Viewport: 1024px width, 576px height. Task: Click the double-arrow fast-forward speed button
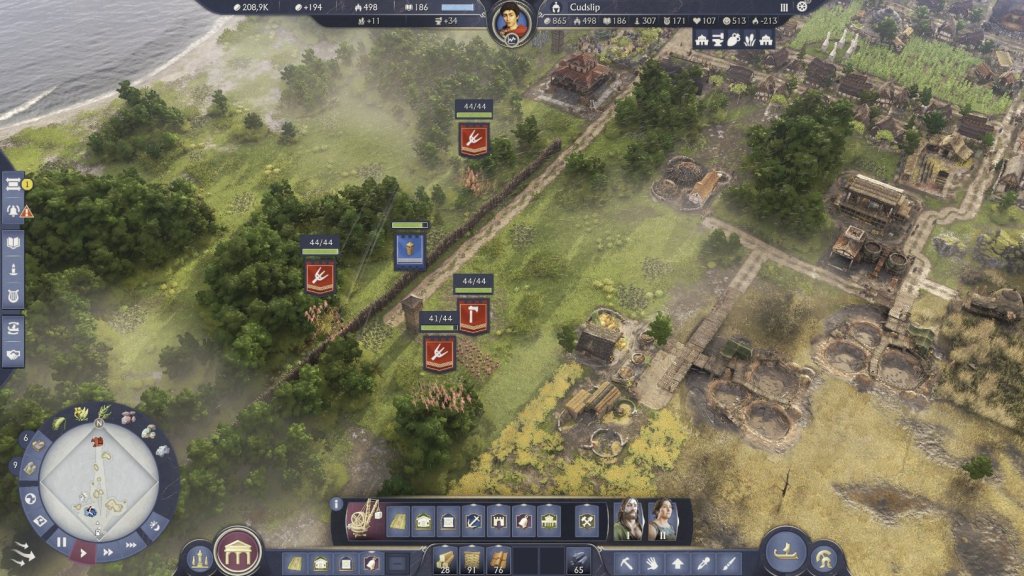coord(108,551)
